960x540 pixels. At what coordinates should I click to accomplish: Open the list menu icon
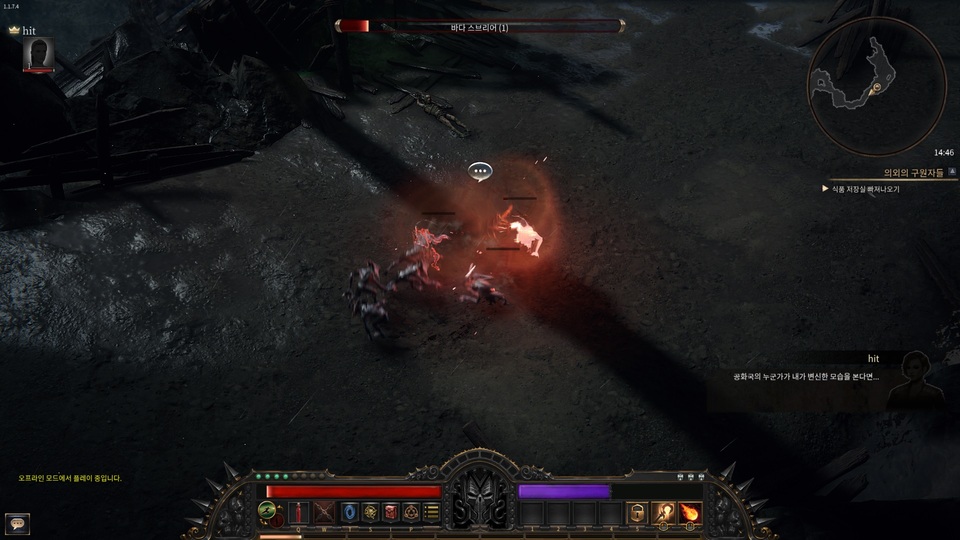[x=431, y=513]
